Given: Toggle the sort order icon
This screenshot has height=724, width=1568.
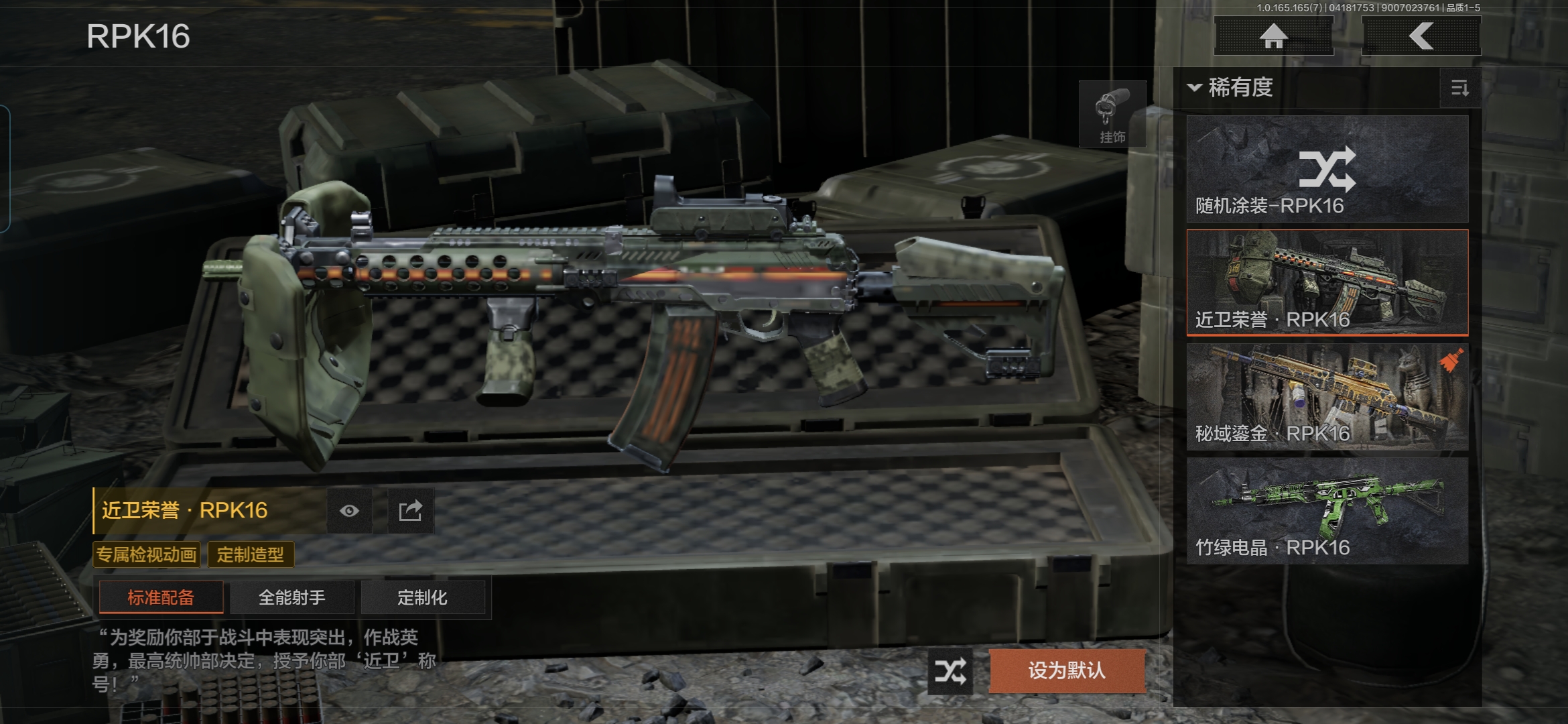Looking at the screenshot, I should (1459, 88).
